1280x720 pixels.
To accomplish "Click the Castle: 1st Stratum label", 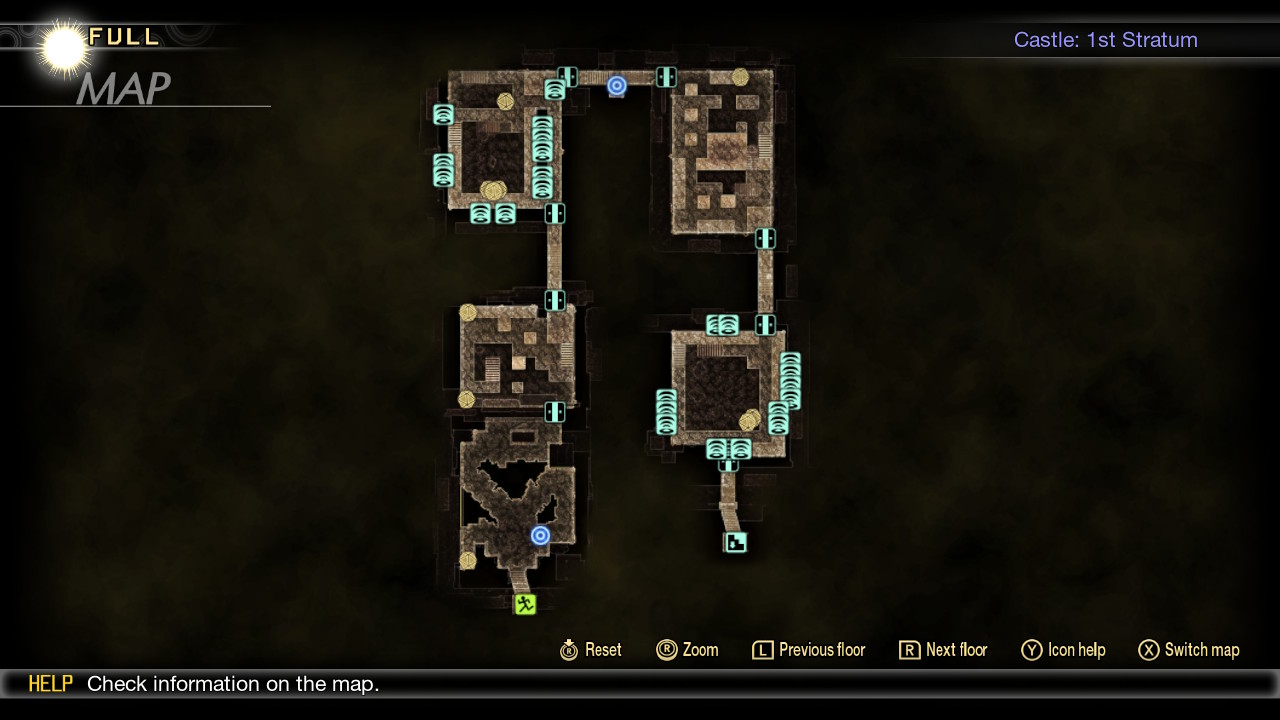I will tap(1105, 40).
